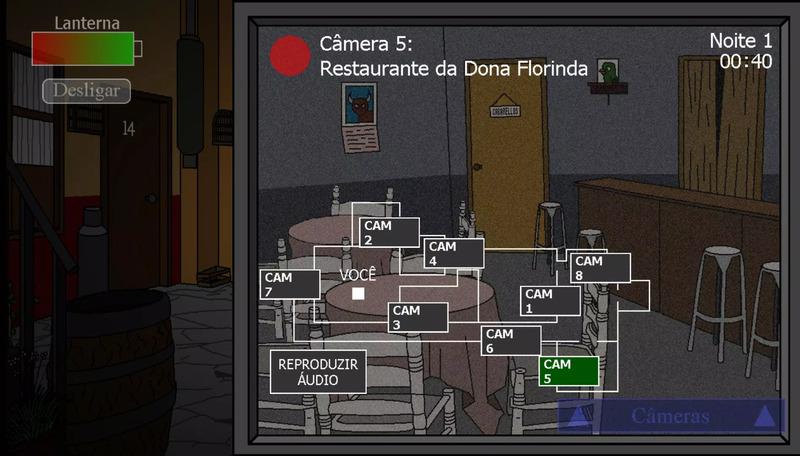
Task: Switch the view to CAM 7
Action: (x=289, y=284)
